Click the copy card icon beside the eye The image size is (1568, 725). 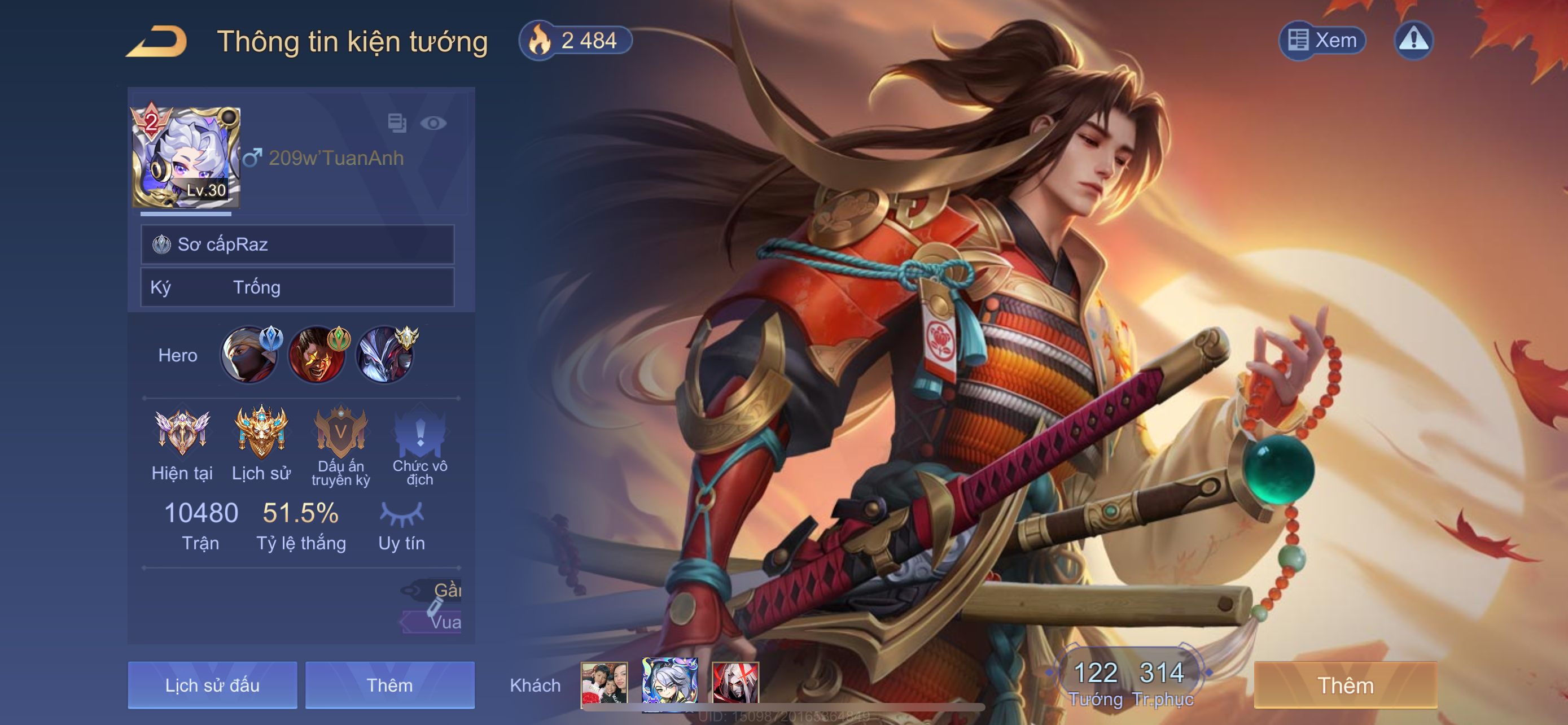(397, 123)
